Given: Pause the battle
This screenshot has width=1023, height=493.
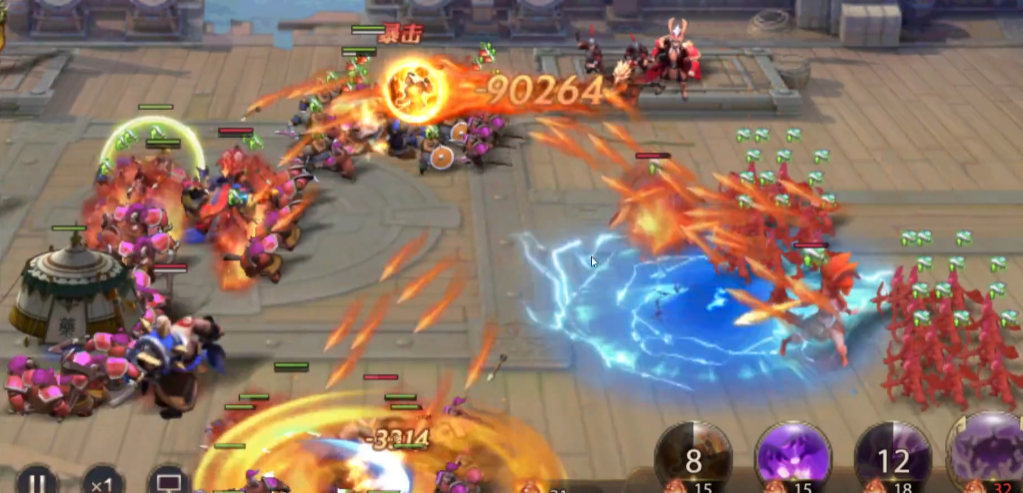Looking at the screenshot, I should click(x=36, y=482).
